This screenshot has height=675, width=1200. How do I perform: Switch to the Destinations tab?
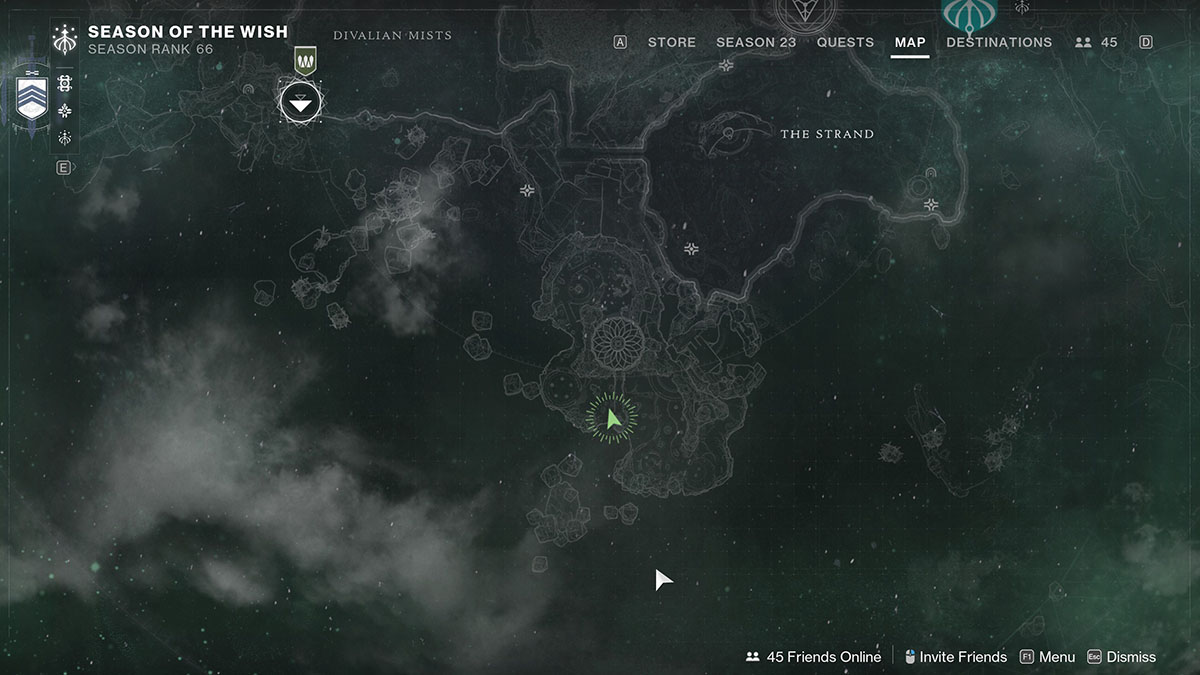(999, 42)
